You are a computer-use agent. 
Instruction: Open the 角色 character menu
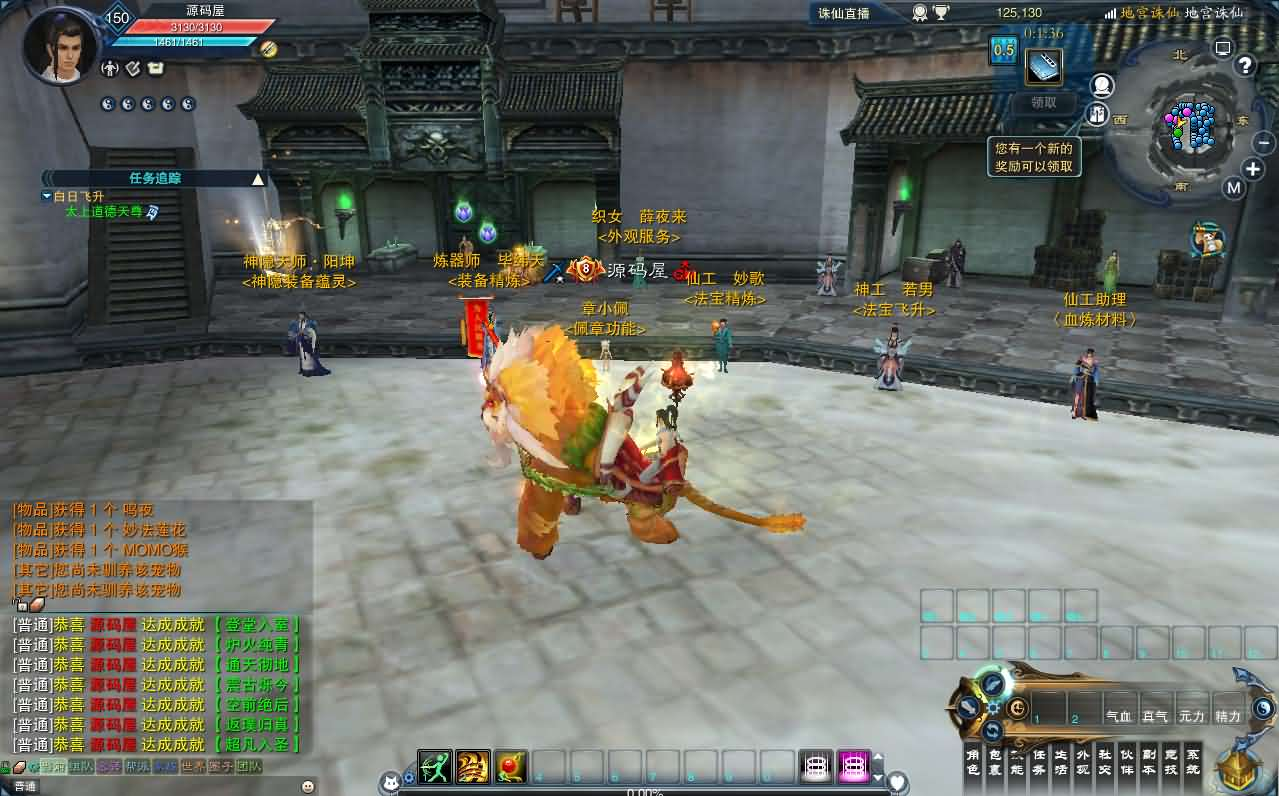pyautogui.click(x=973, y=762)
